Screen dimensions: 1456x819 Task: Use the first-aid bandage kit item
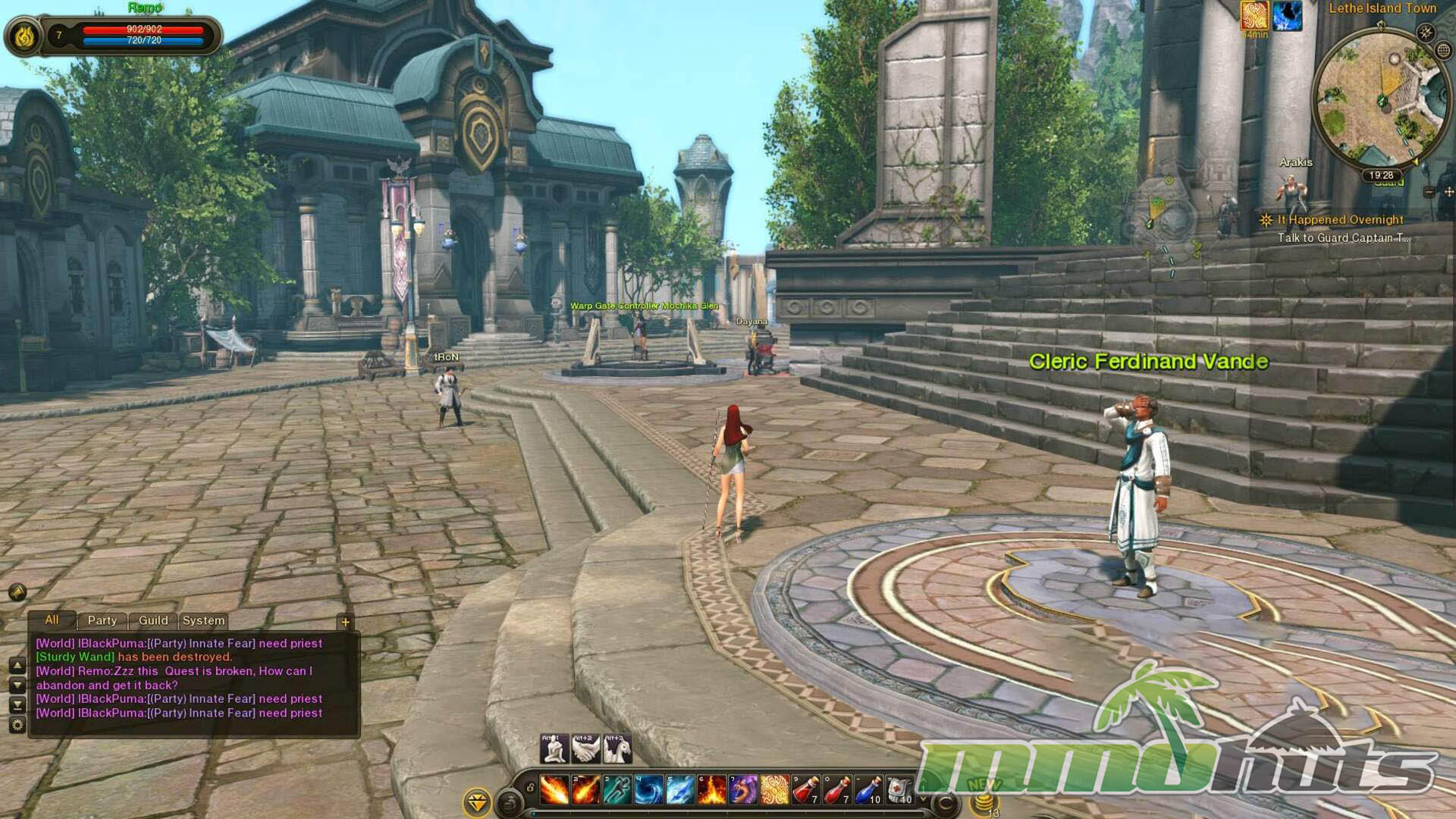click(899, 789)
